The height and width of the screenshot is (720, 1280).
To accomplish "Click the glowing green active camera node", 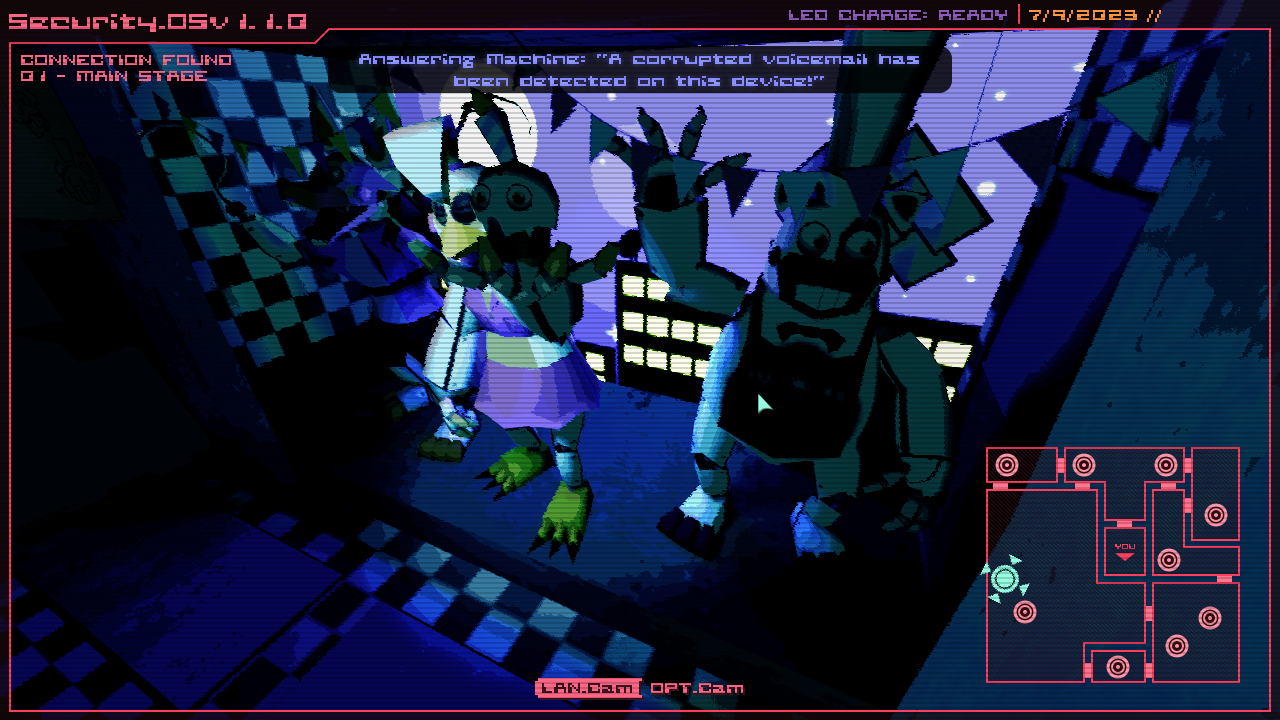I will (x=1004, y=578).
